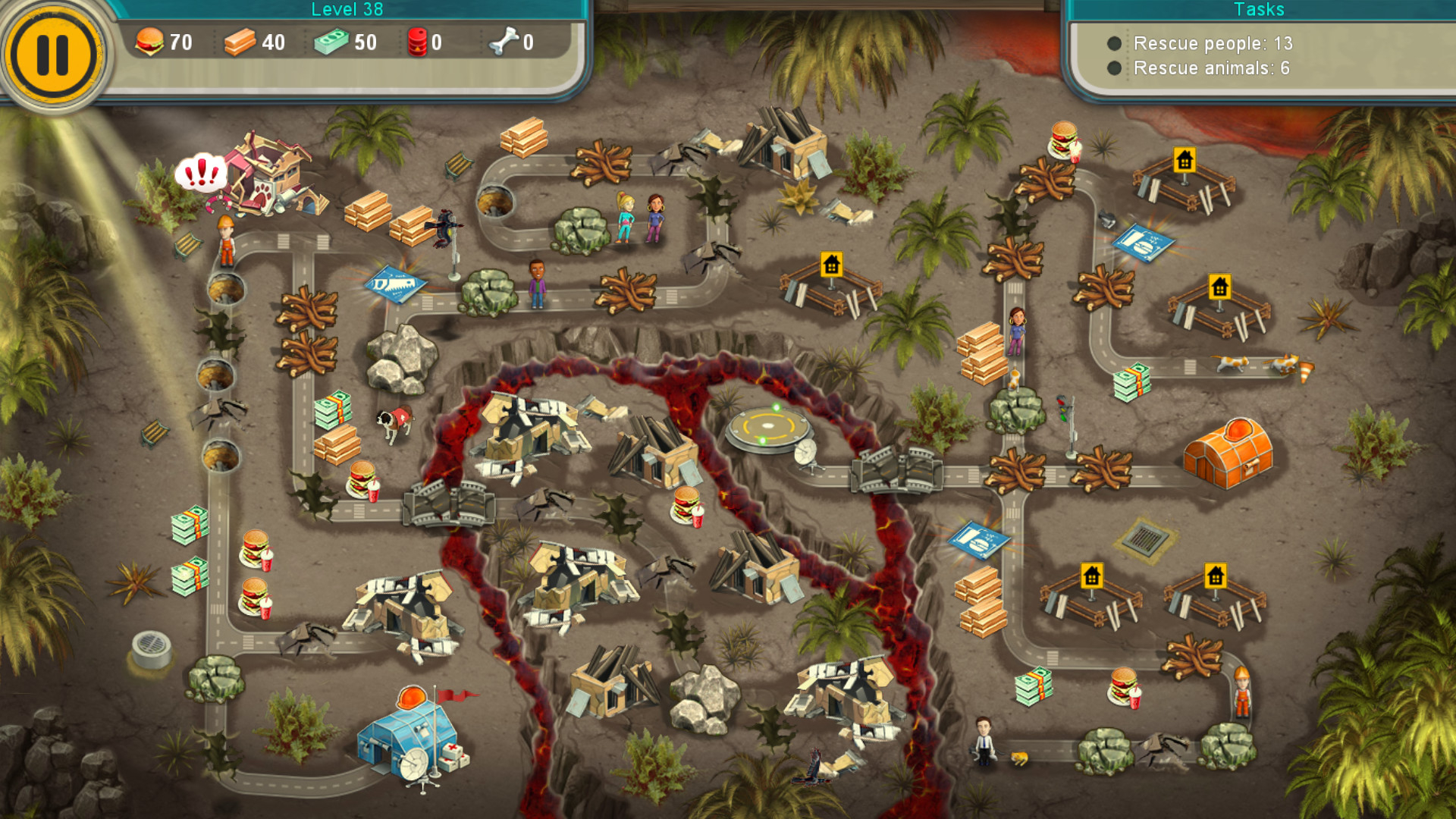Click the bone counter showing 0
Viewport: 1456px width, 819px height.
(x=508, y=43)
